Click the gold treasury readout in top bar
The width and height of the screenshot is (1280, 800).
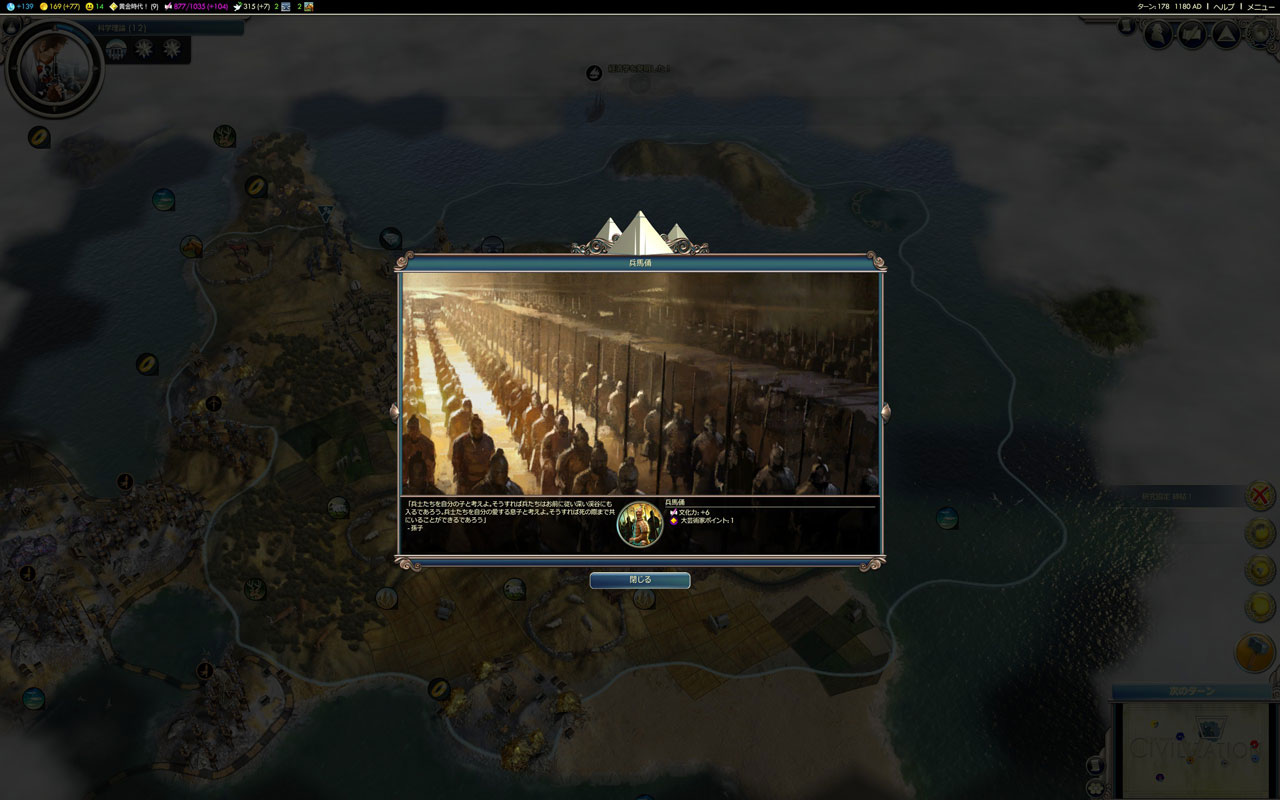[x=58, y=6]
